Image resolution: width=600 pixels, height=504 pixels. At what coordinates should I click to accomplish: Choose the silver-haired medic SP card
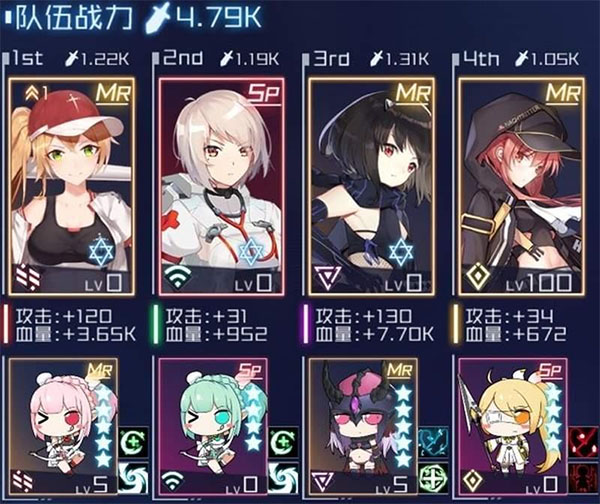click(221, 185)
